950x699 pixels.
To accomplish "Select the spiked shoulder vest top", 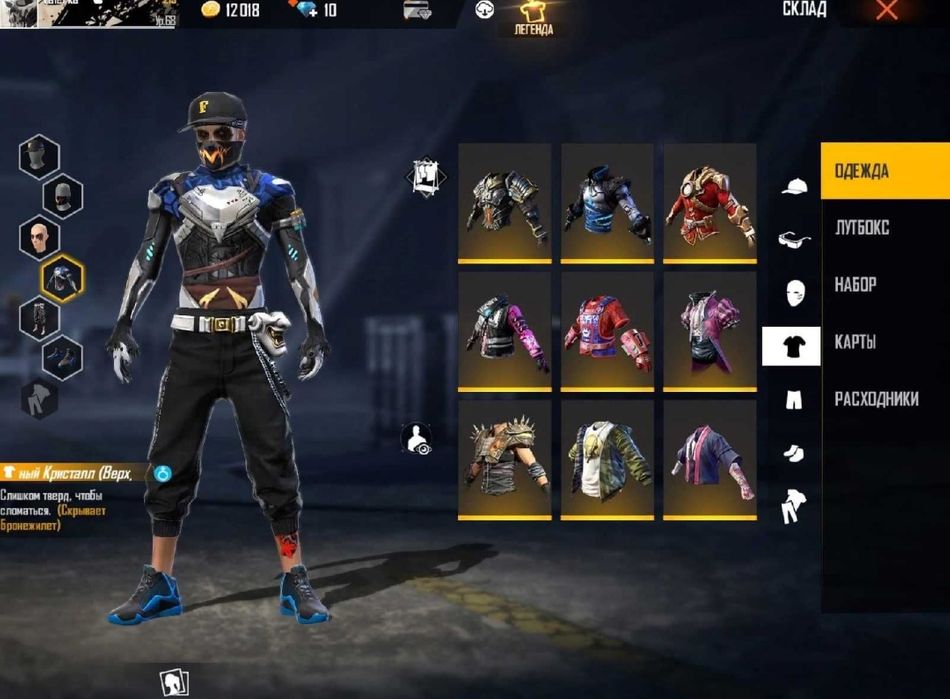I will pyautogui.click(x=504, y=459).
